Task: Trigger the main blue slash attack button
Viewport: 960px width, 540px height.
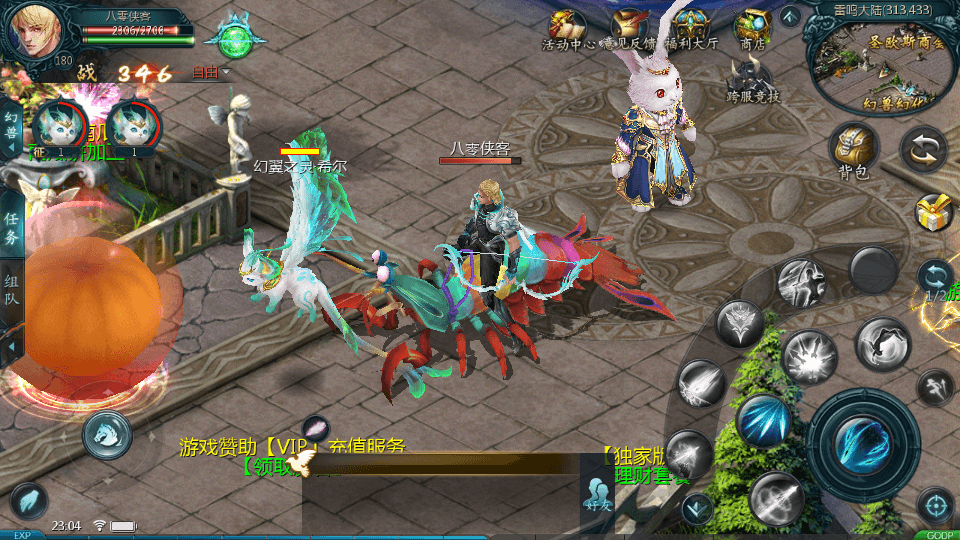Action: coord(862,443)
